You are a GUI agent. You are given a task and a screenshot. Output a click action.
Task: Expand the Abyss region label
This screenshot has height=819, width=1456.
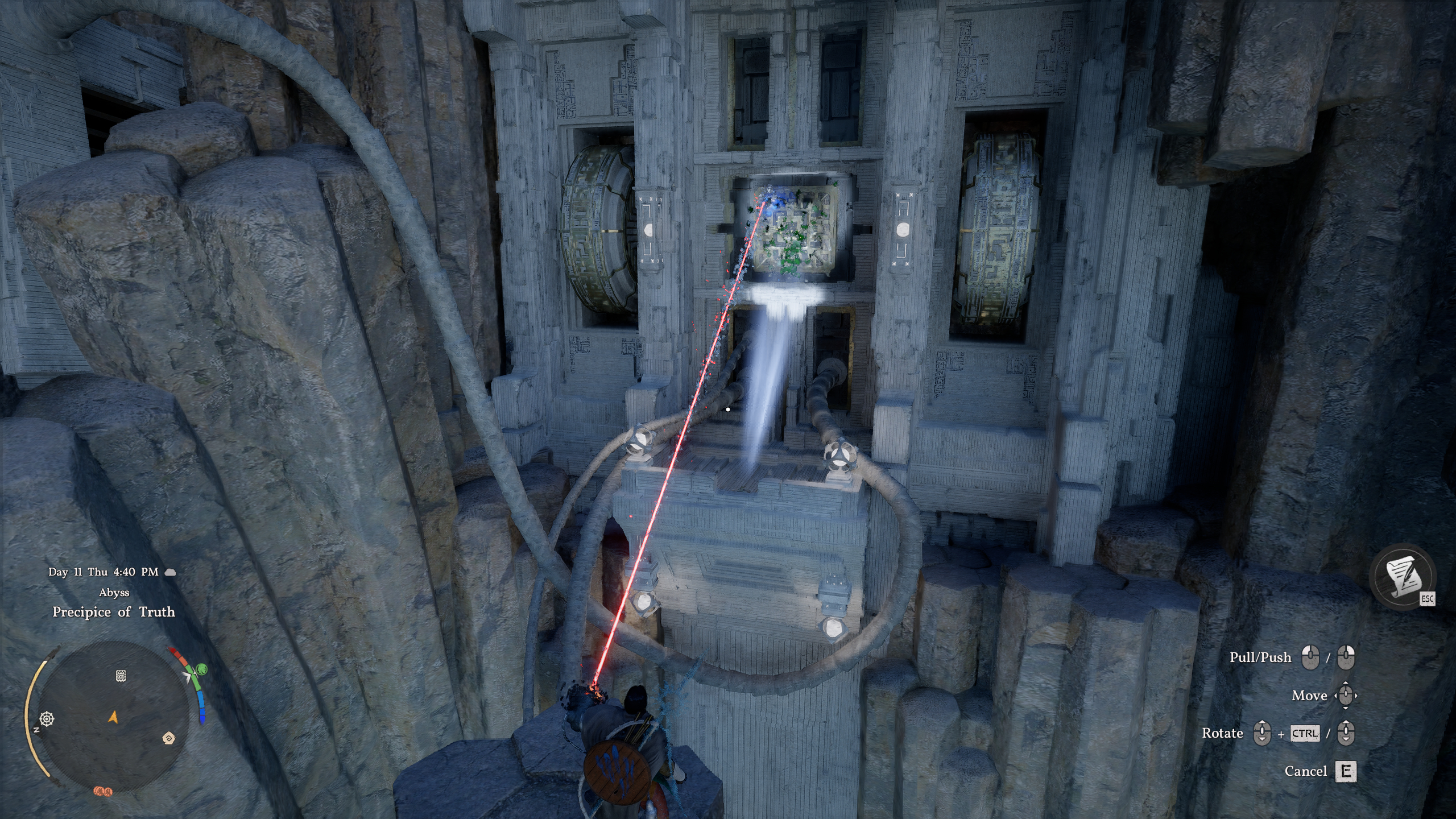coord(113,593)
